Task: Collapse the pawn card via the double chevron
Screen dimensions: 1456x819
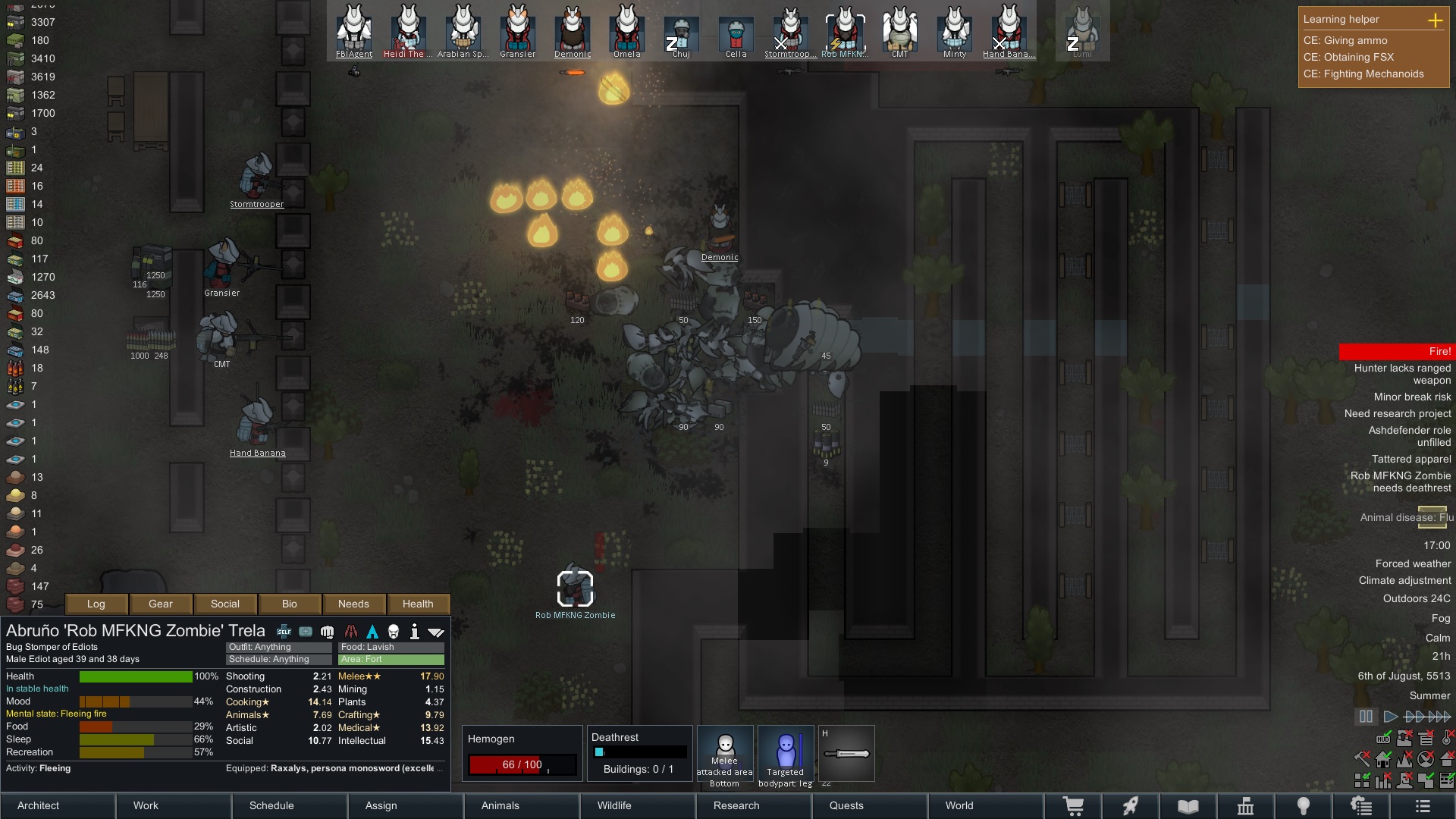Action: 435,631
